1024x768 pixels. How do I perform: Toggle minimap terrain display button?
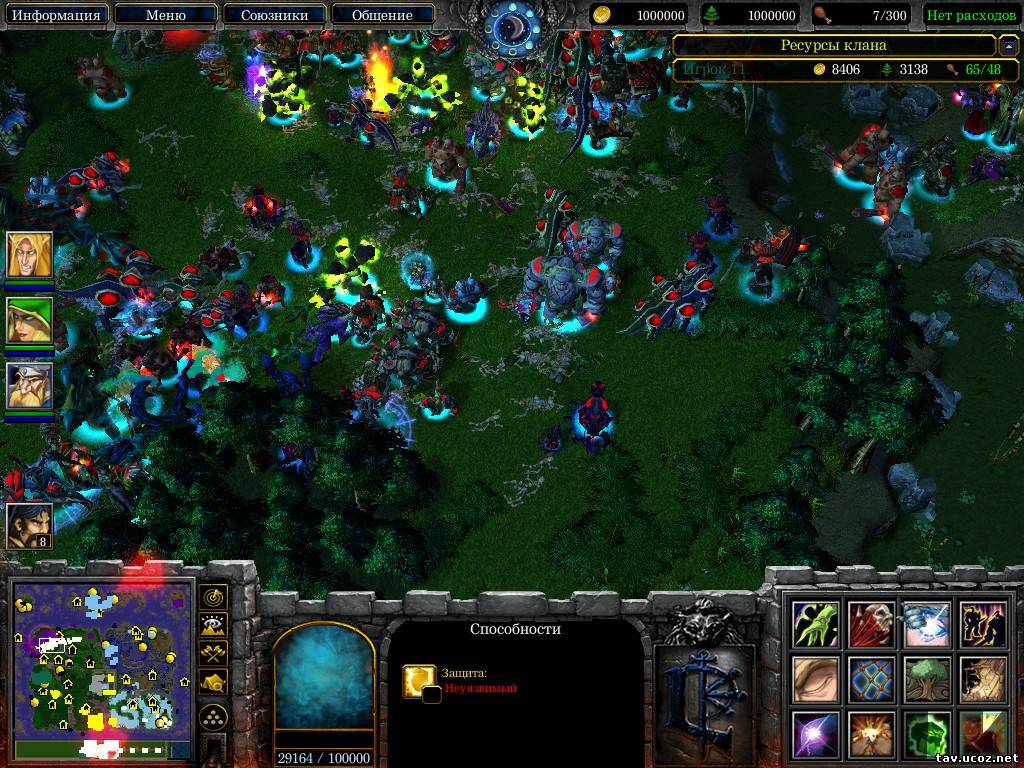(215, 626)
